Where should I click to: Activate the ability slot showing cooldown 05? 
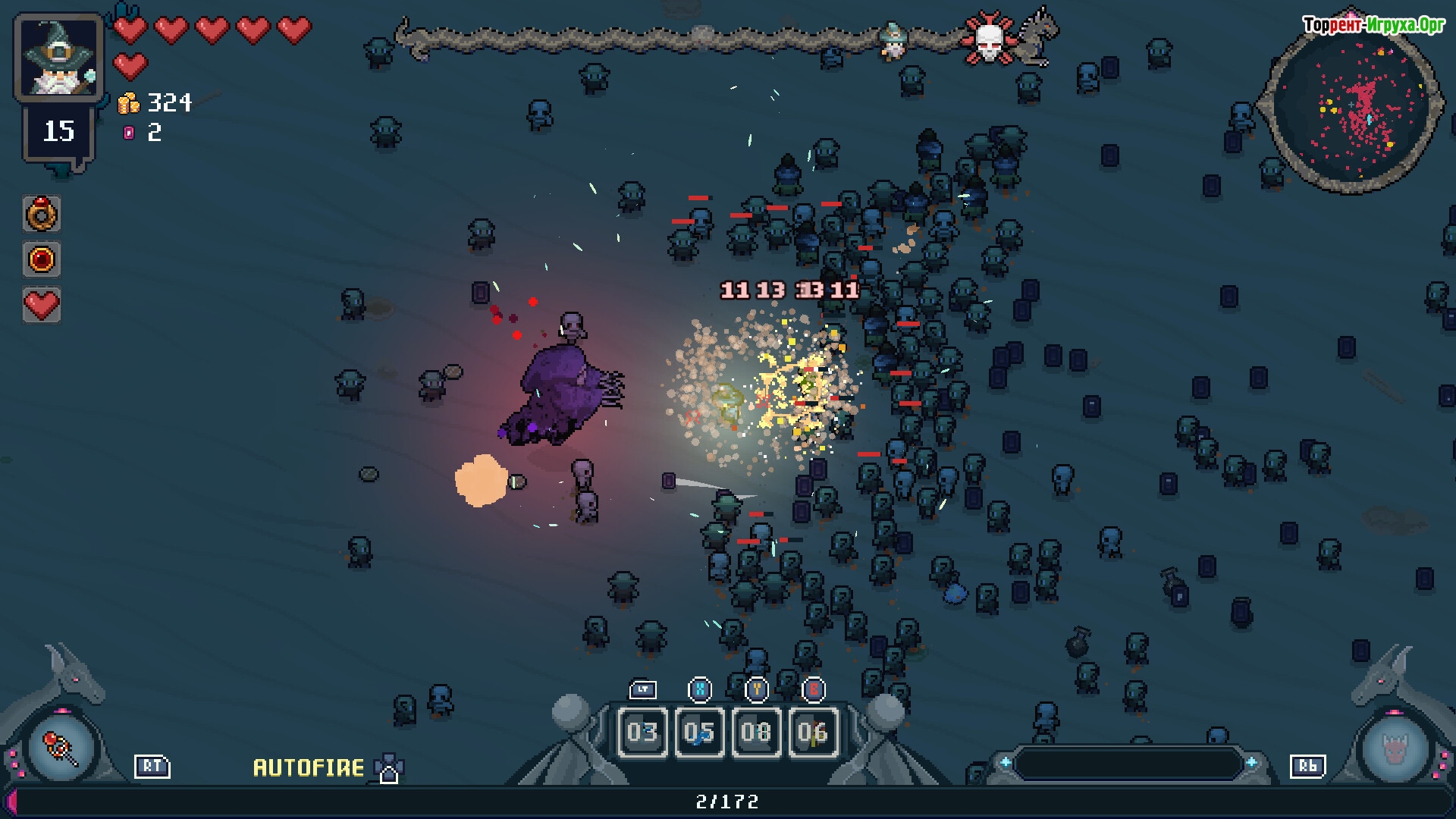click(699, 732)
